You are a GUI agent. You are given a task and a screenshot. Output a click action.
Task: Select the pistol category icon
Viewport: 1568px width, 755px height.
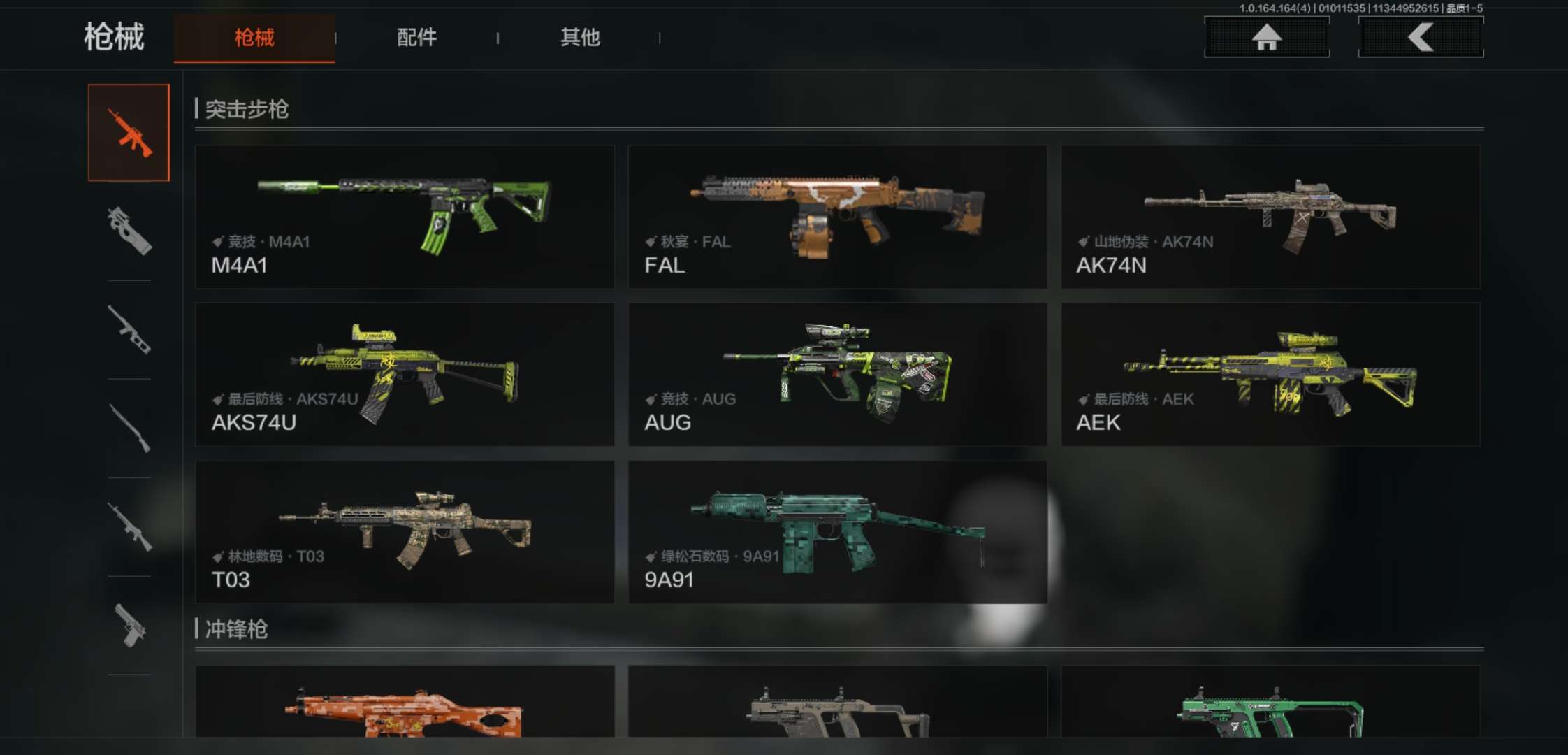[129, 626]
